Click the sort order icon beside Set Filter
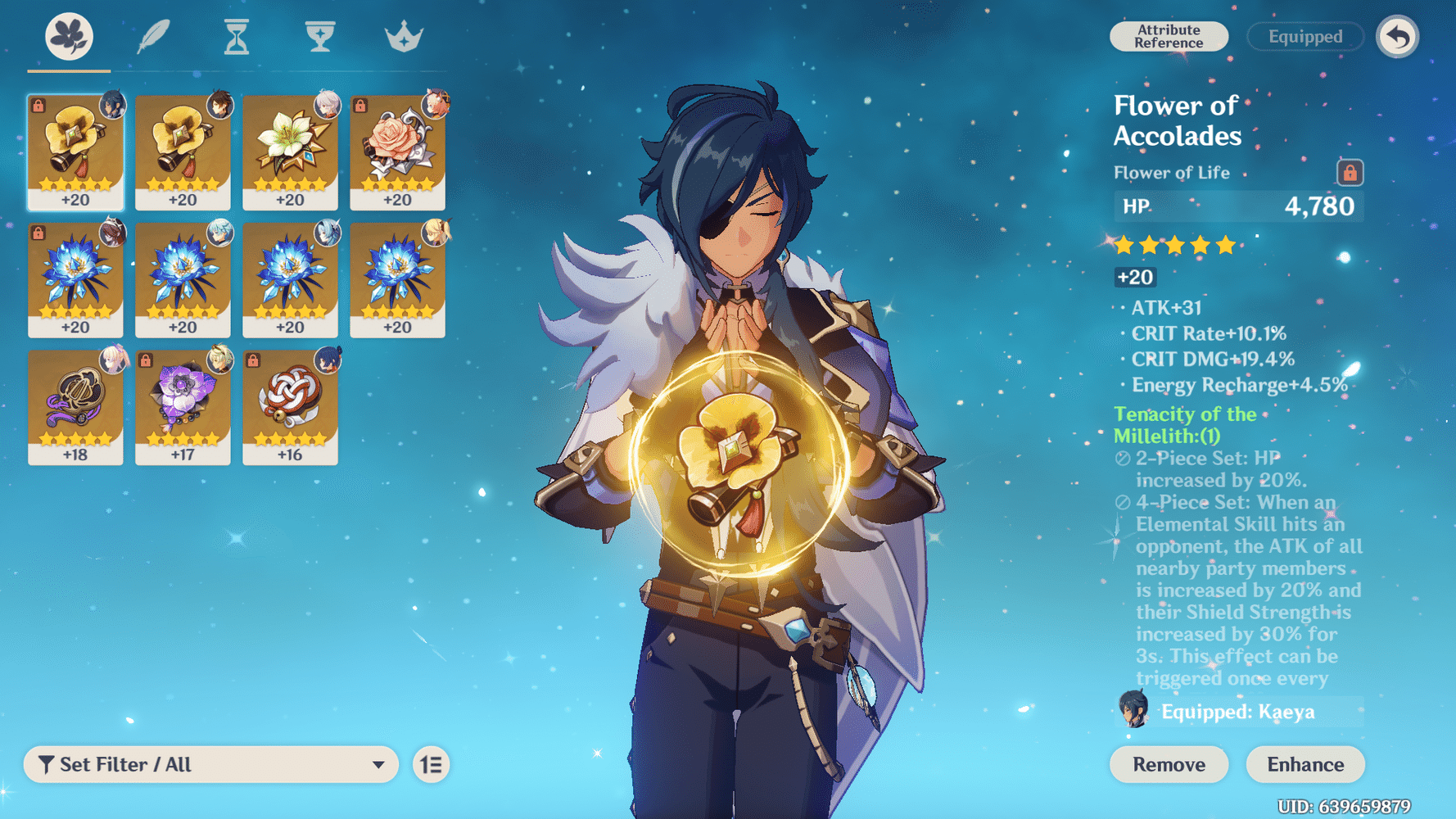Screen dimensions: 1456x819 (431, 764)
